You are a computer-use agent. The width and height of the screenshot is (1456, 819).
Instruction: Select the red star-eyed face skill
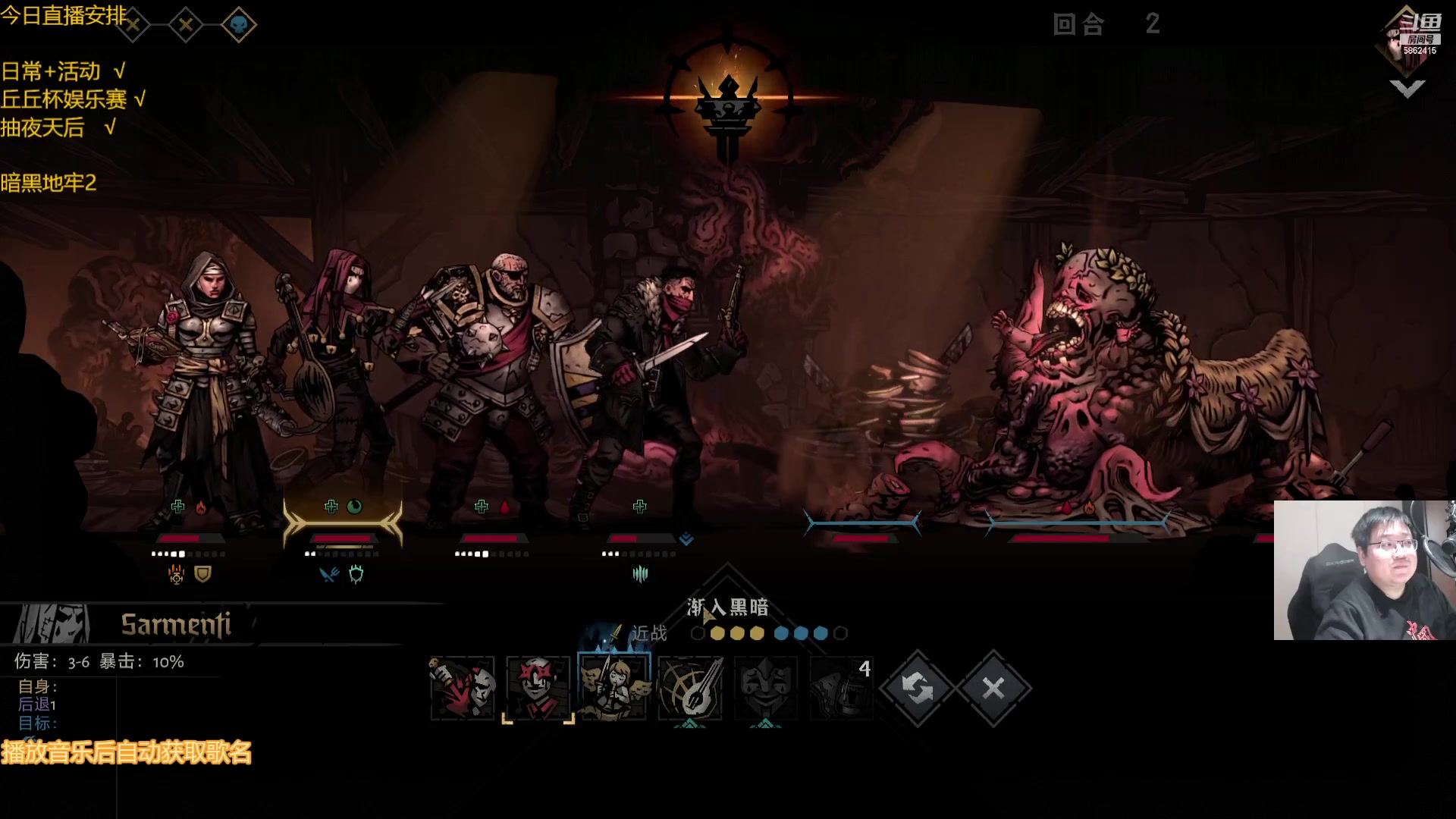click(x=538, y=688)
